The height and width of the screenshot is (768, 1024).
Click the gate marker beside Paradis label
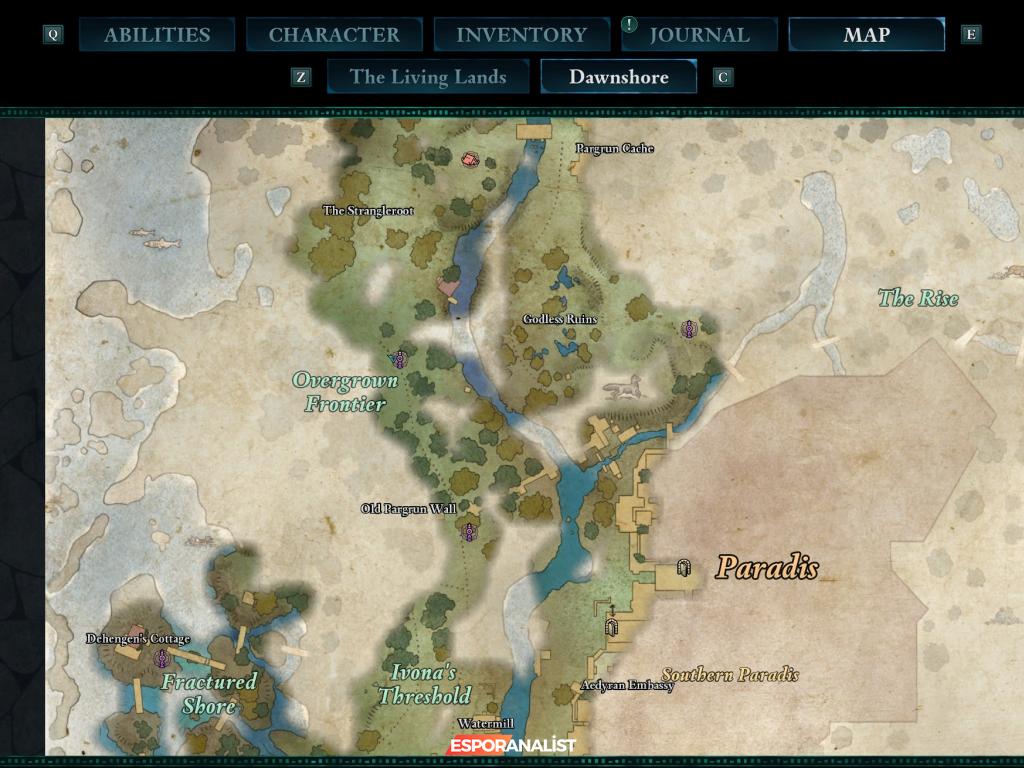coord(685,569)
